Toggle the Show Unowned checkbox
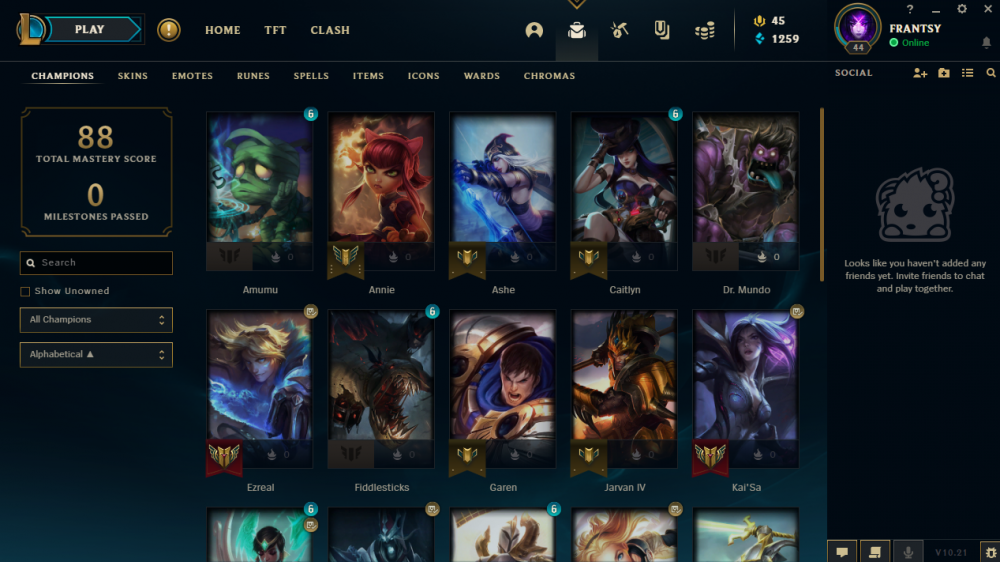The image size is (1000, 562). [25, 291]
